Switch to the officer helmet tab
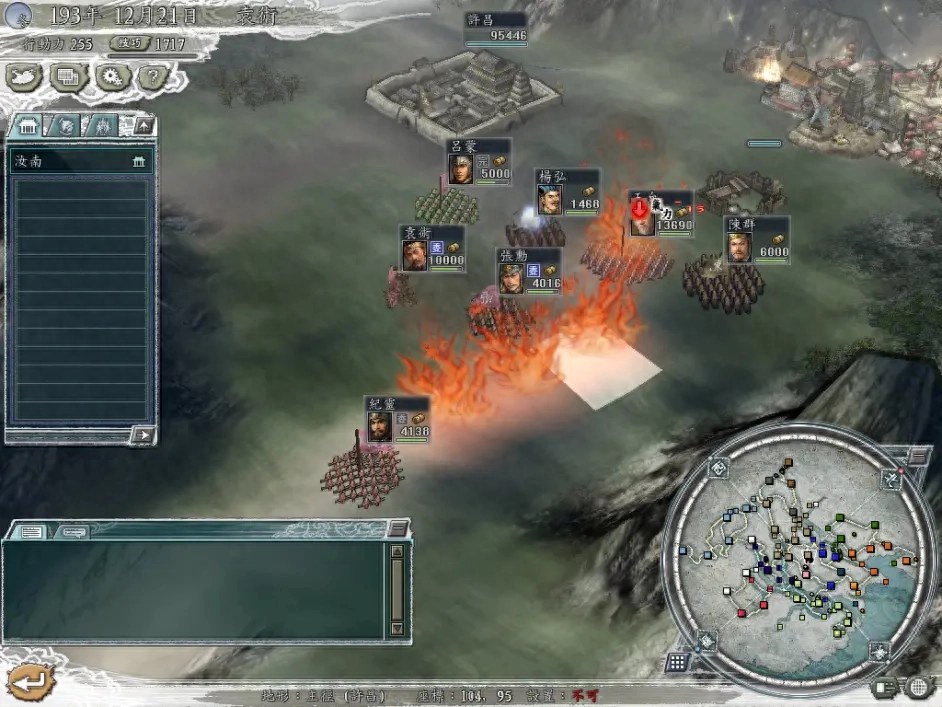 point(64,126)
